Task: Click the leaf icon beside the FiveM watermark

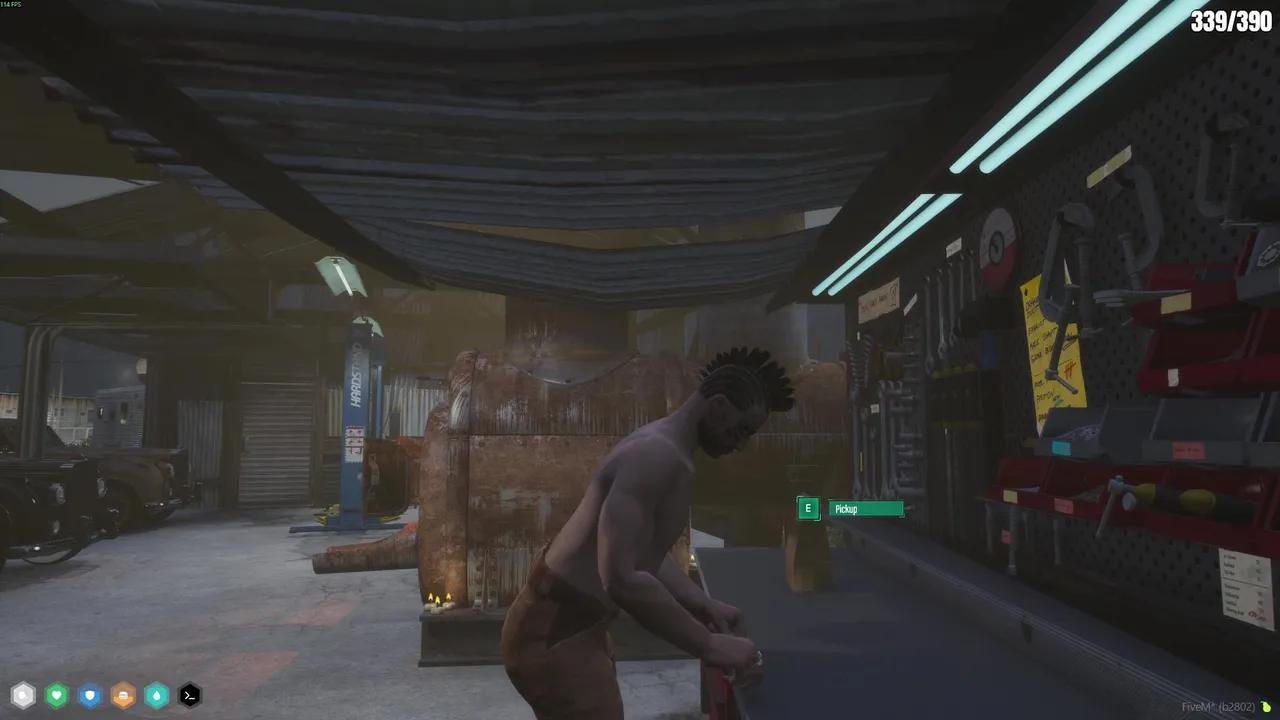Action: (1266, 705)
